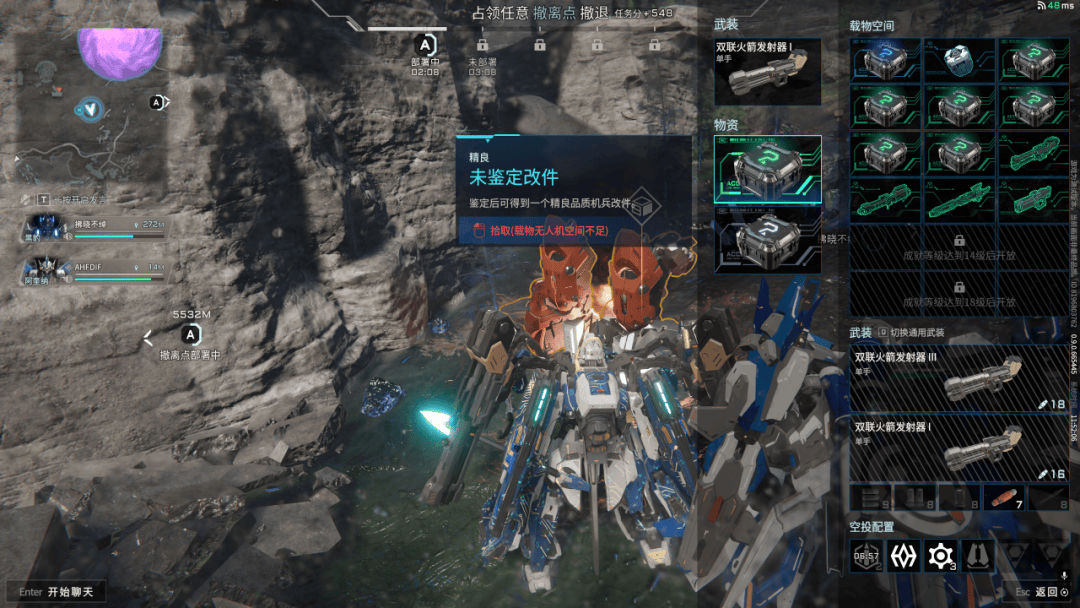The width and height of the screenshot is (1080, 608).
Task: Select the equipped 双联火箭发射器 I with 16 ammo
Action: [x=958, y=448]
